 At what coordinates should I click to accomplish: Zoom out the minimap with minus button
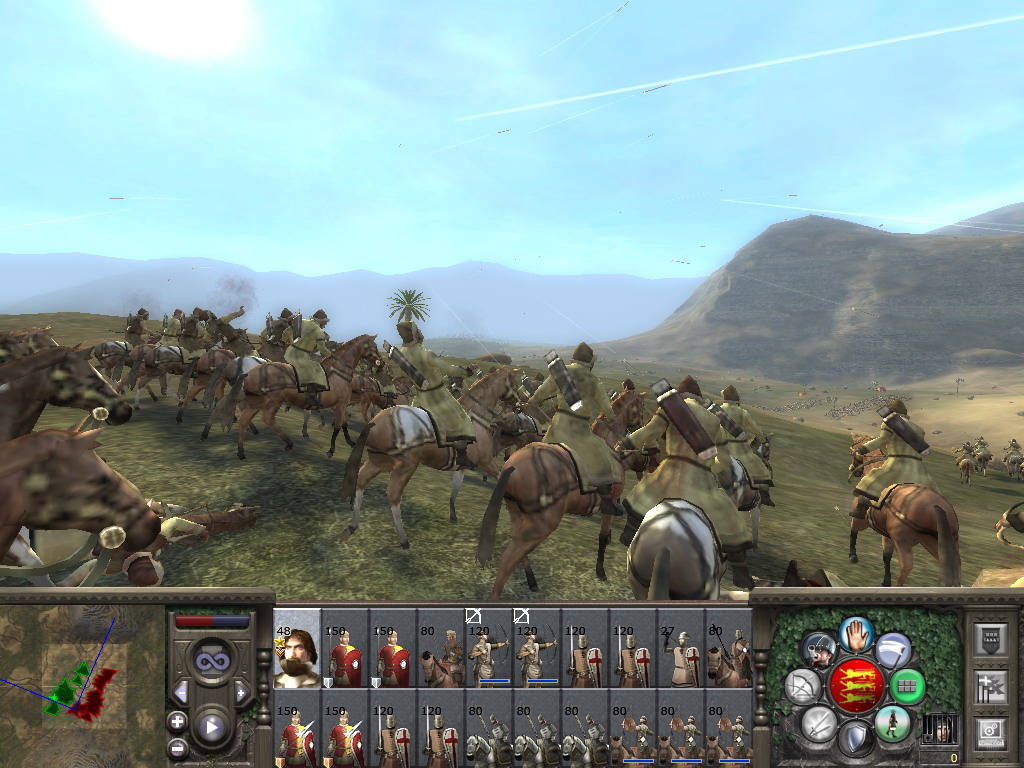178,747
